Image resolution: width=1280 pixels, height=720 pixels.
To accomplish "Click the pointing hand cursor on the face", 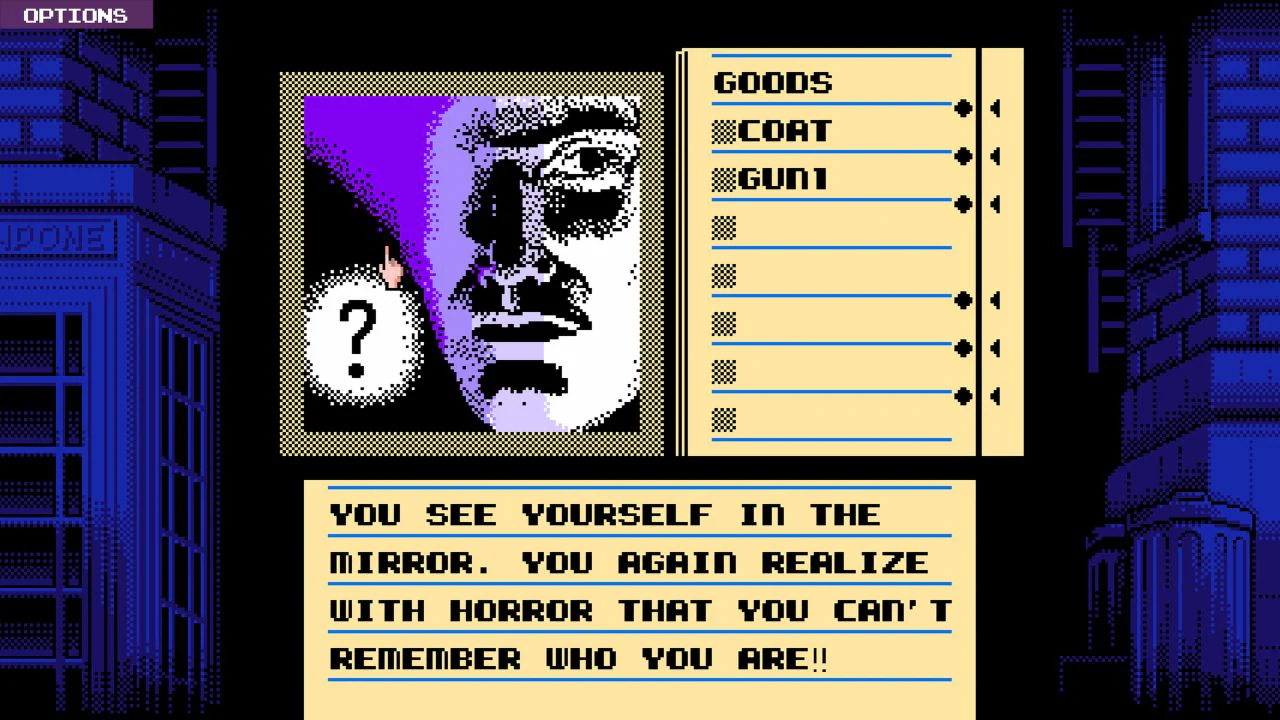I will coord(392,268).
